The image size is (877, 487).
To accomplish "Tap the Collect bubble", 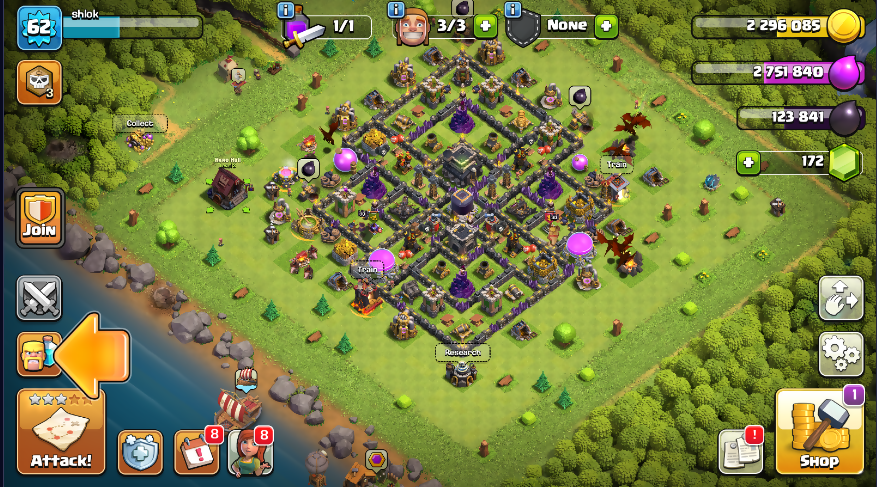I will (x=140, y=124).
